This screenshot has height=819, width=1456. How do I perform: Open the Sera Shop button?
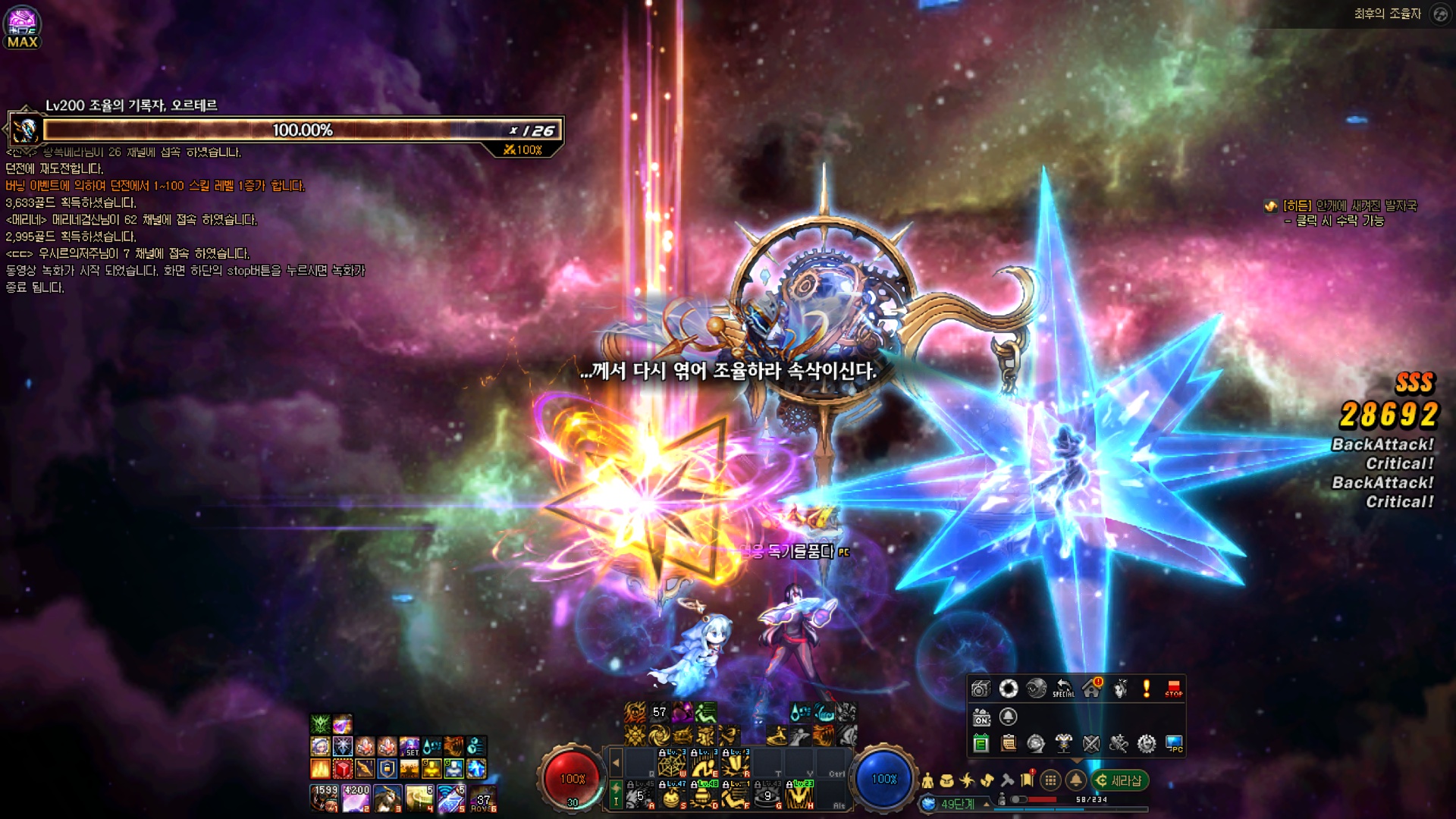click(1119, 780)
